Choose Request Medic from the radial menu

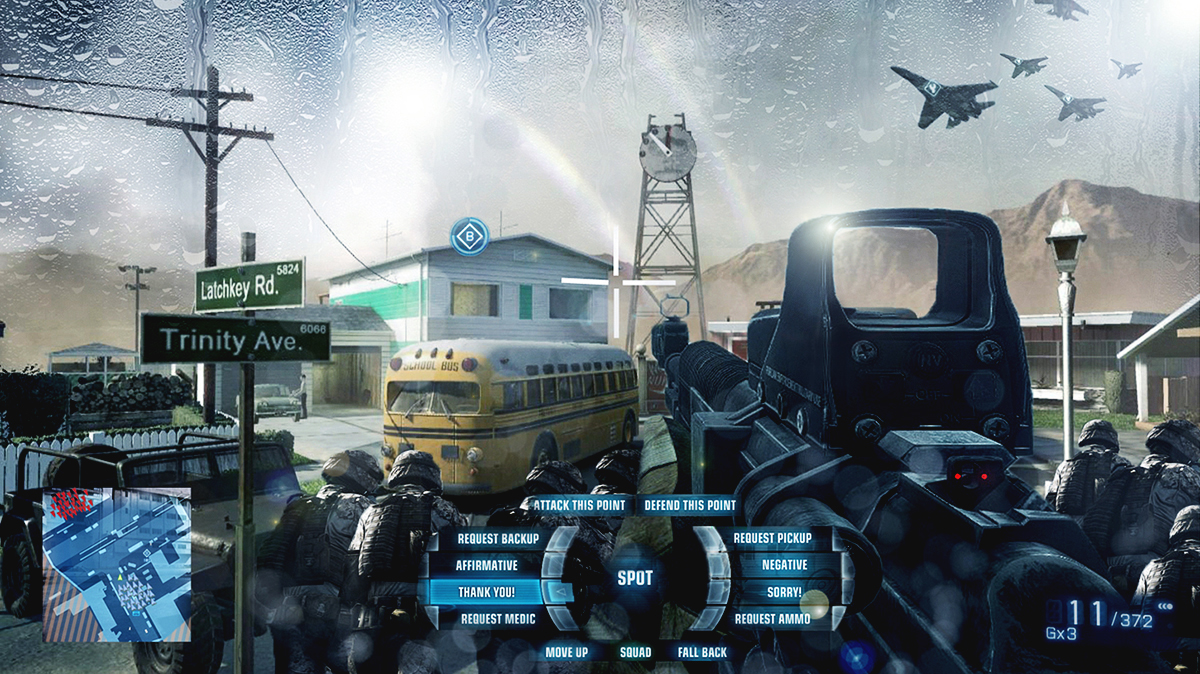(x=497, y=619)
